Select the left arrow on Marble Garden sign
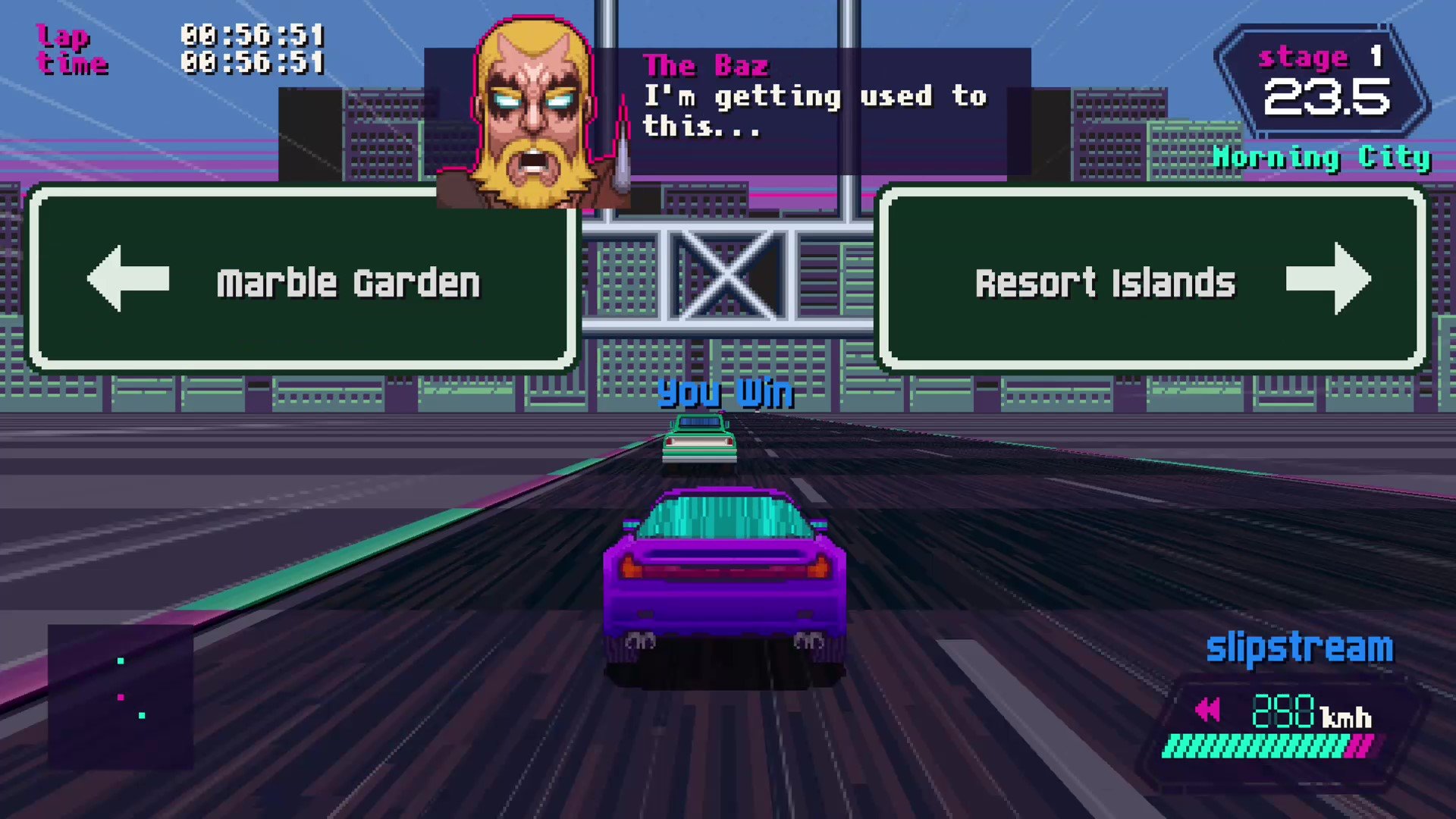1456x819 pixels. [129, 280]
